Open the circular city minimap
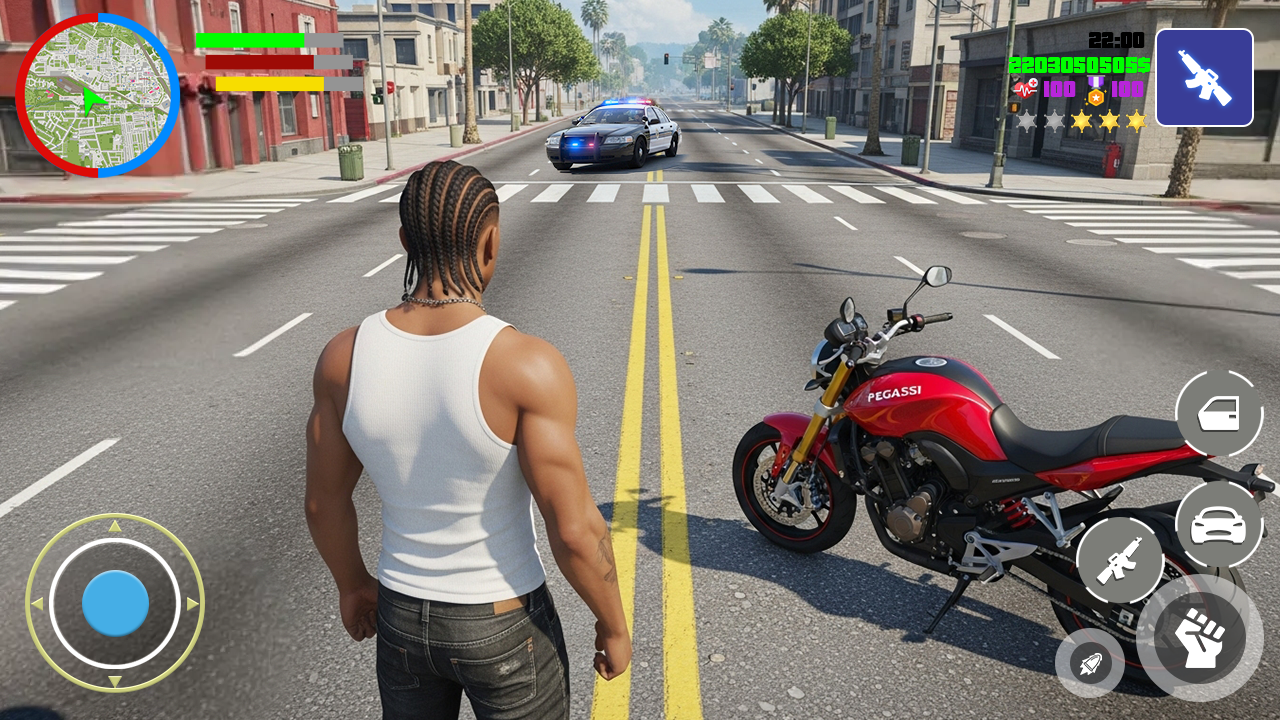Image resolution: width=1280 pixels, height=720 pixels. pyautogui.click(x=97, y=95)
